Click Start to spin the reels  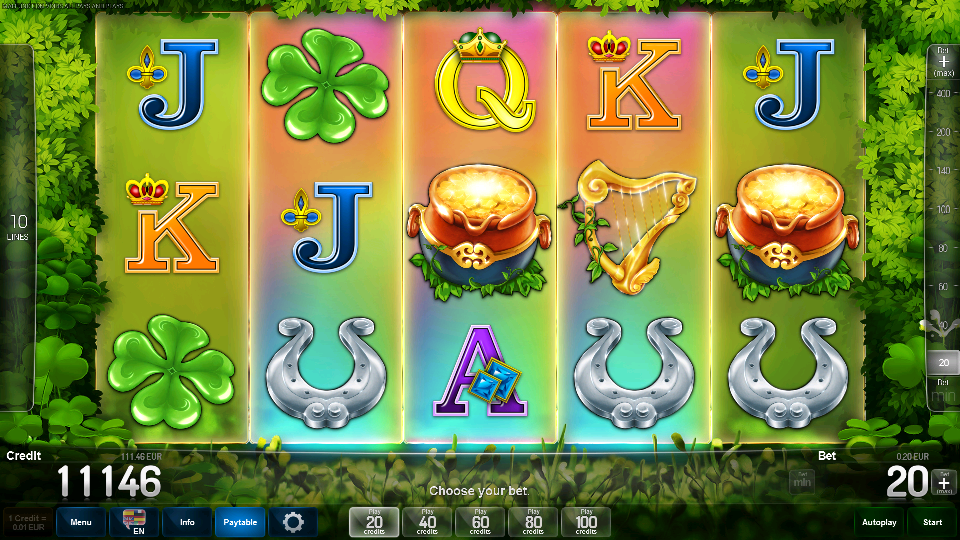click(932, 522)
